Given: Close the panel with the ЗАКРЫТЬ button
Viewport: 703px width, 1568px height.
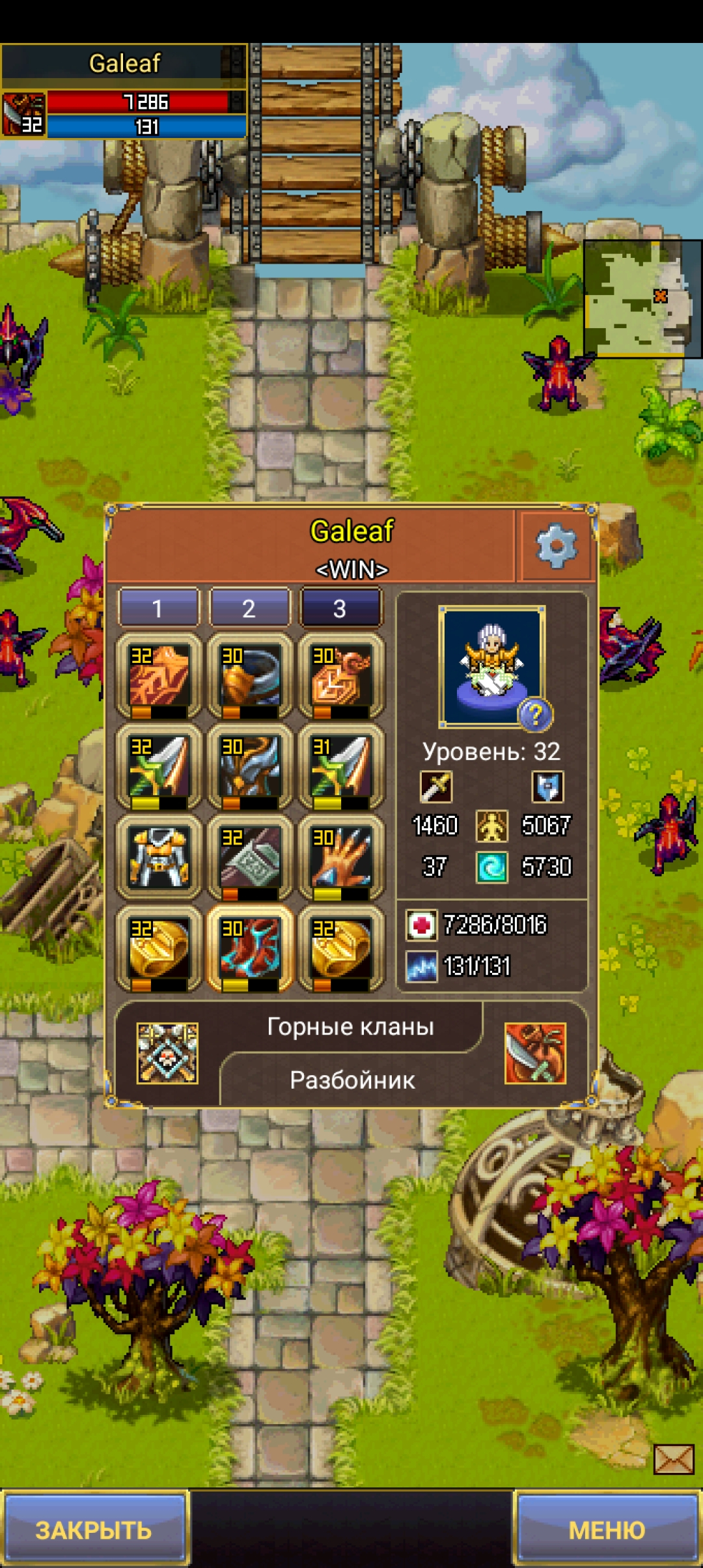Looking at the screenshot, I should 94,1529.
